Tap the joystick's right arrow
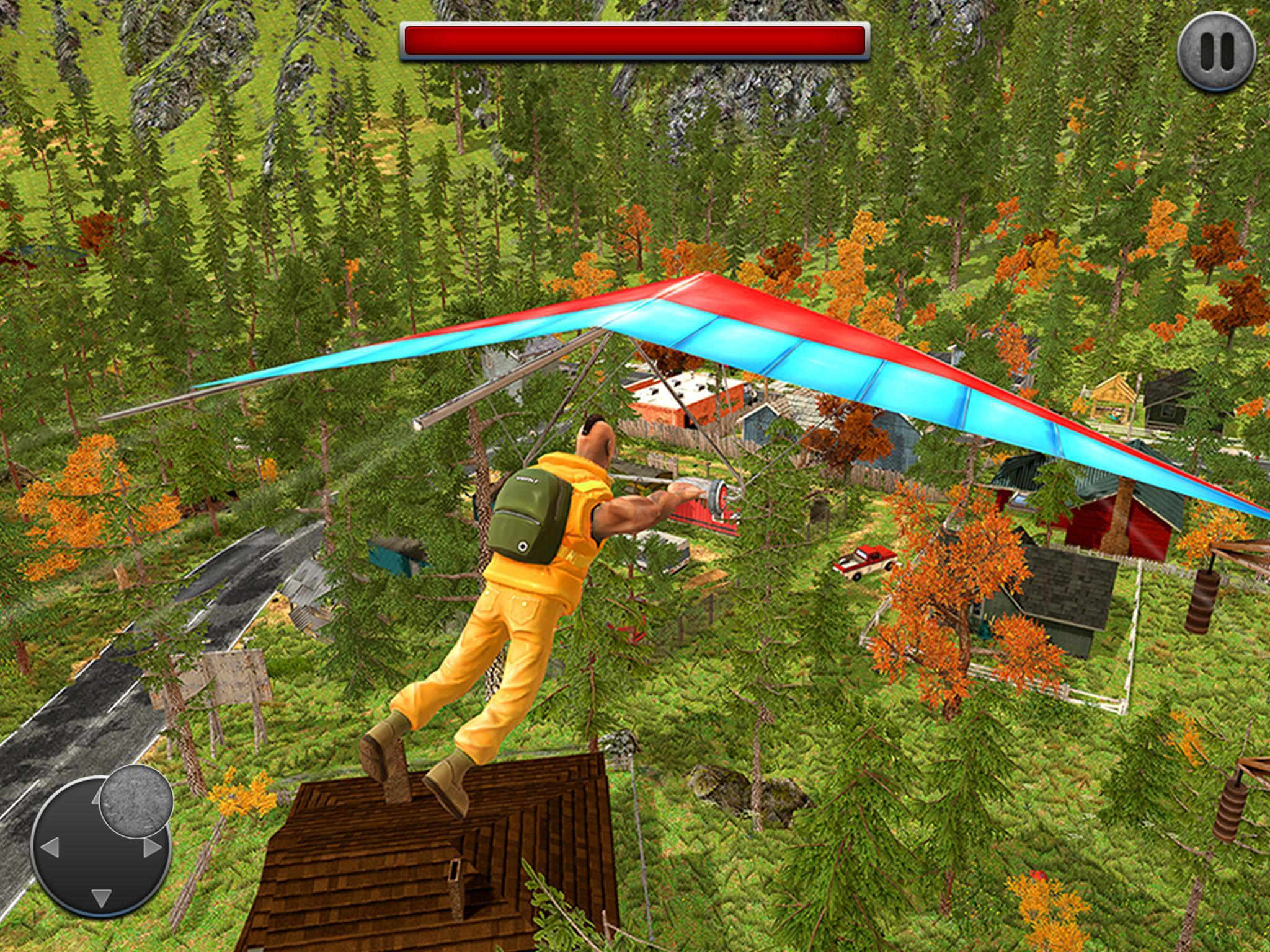1270x952 pixels. click(x=153, y=848)
